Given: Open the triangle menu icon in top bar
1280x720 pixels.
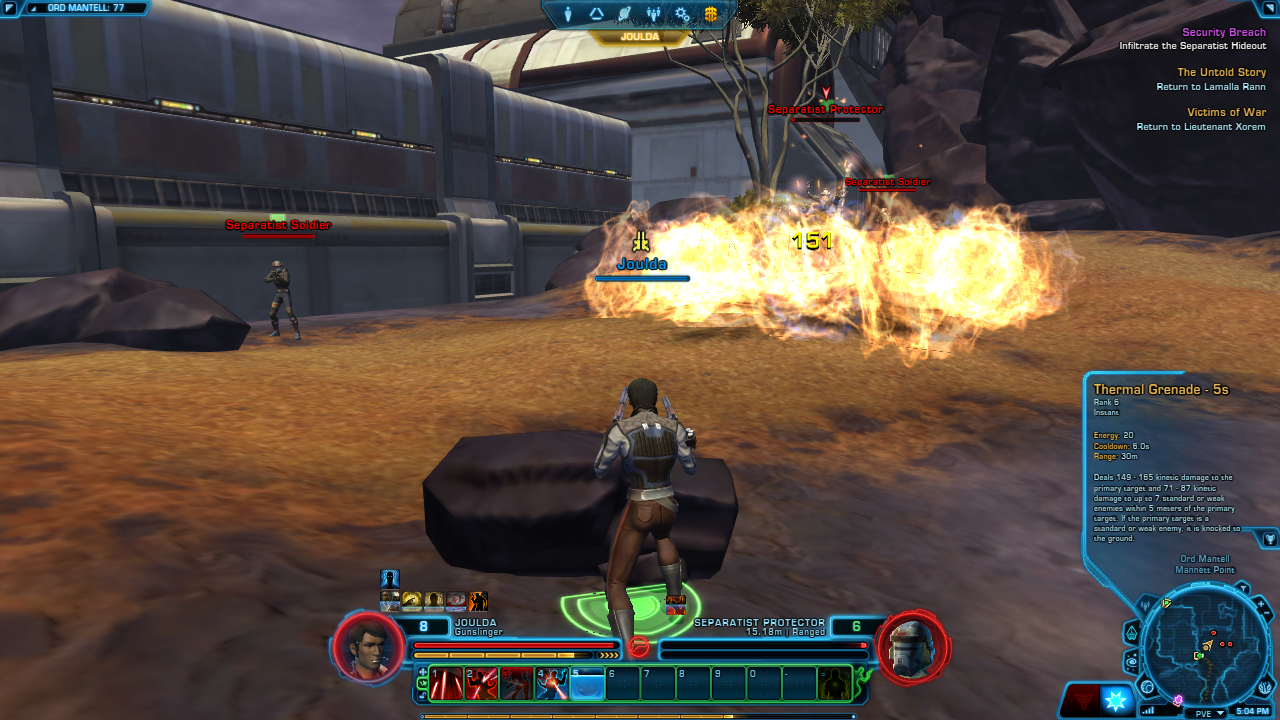Looking at the screenshot, I should 597,14.
